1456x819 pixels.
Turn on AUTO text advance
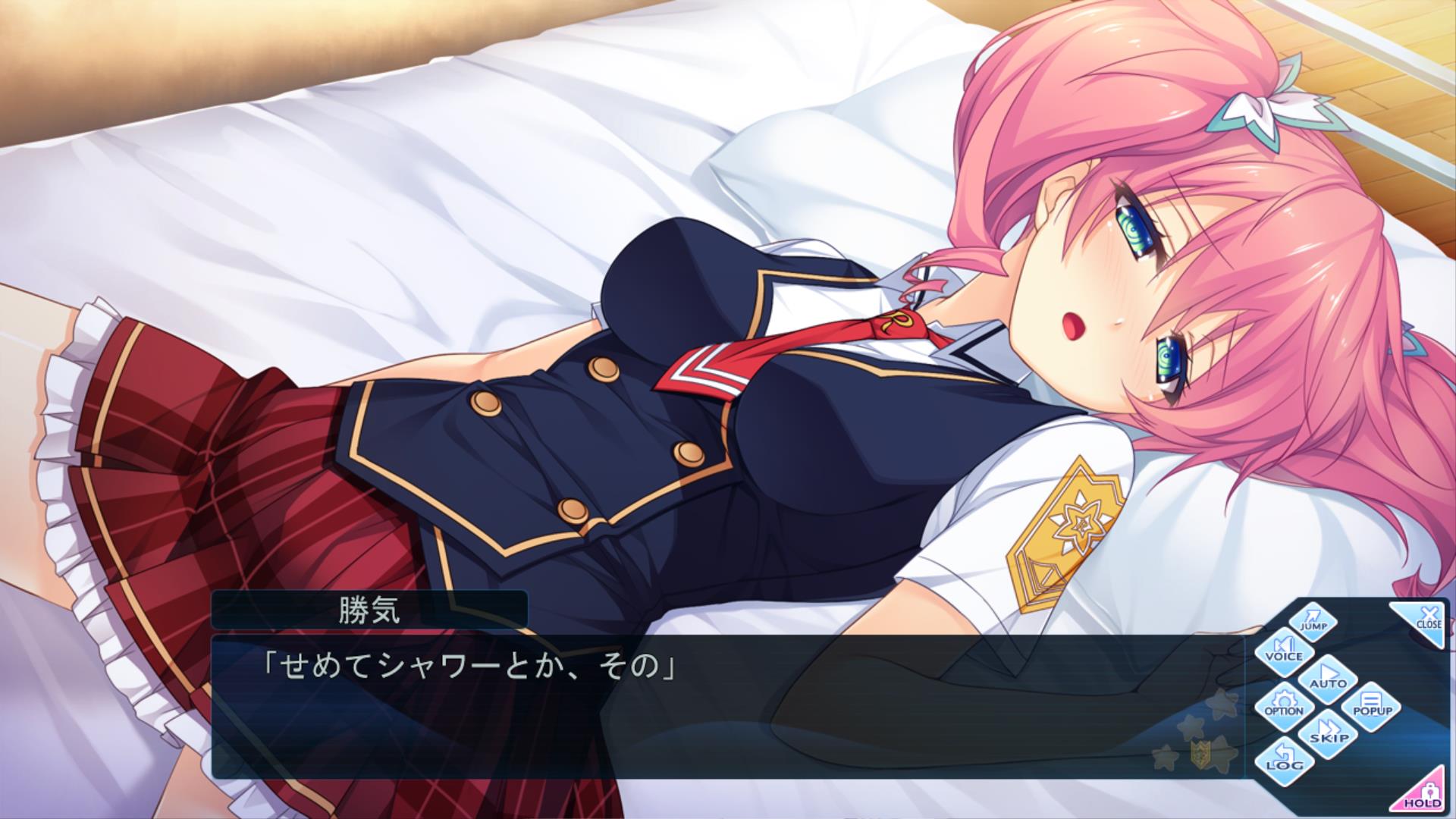1327,677
